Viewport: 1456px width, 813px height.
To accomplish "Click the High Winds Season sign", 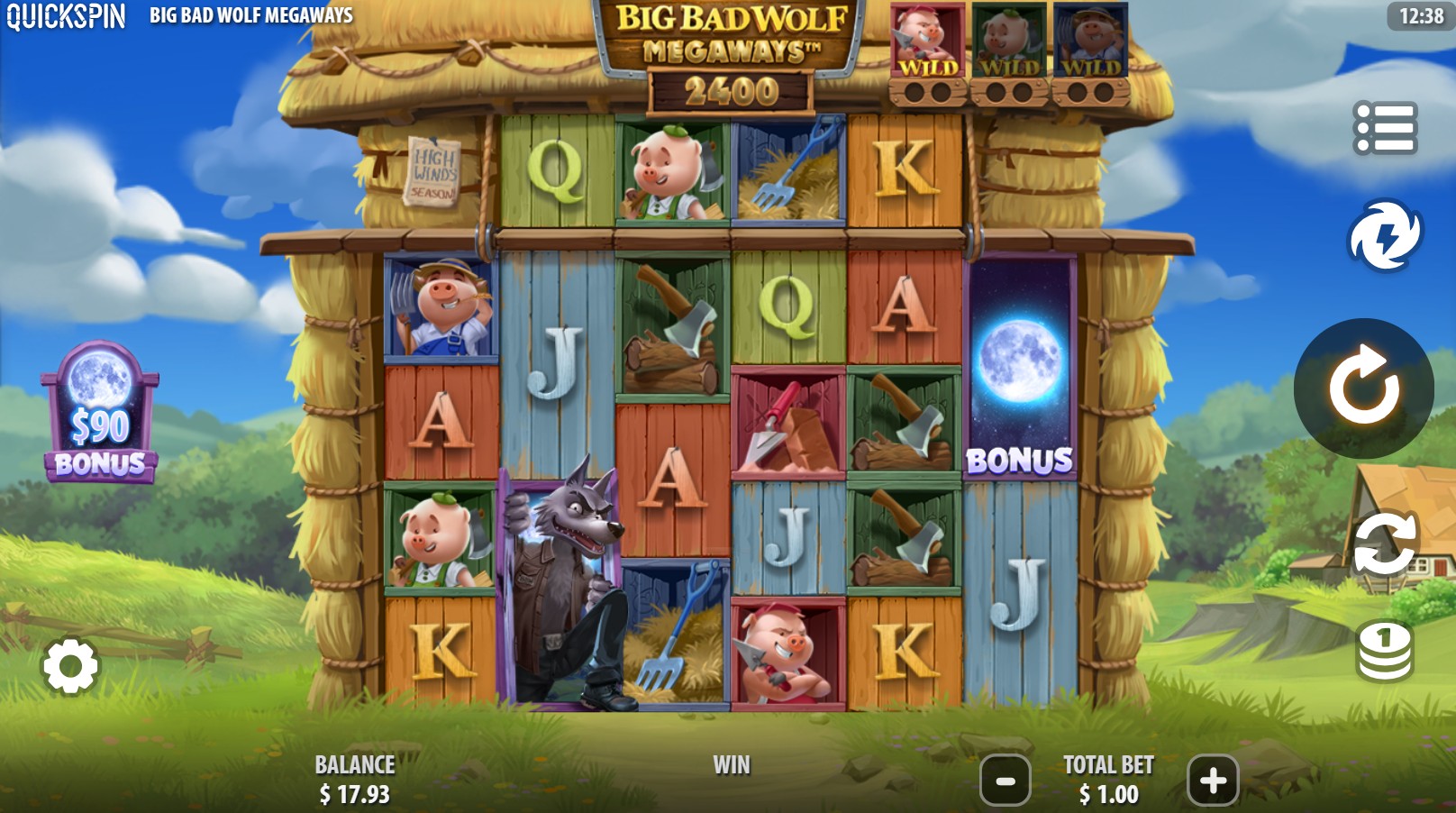I will click(434, 169).
